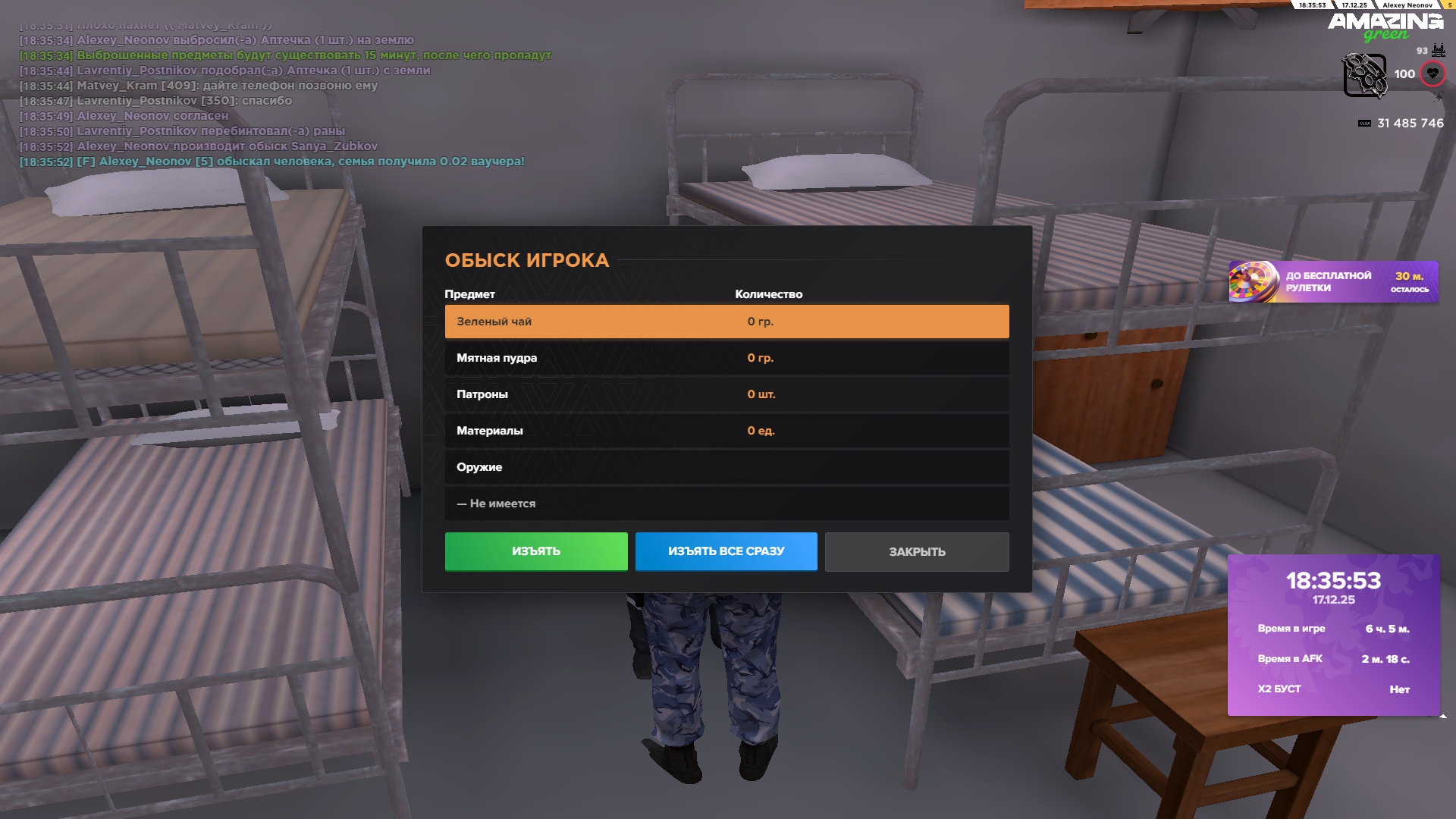Viewport: 1456px width, 819px height.
Task: Click the green ИЗЪЯТЬ button
Action: click(x=536, y=551)
